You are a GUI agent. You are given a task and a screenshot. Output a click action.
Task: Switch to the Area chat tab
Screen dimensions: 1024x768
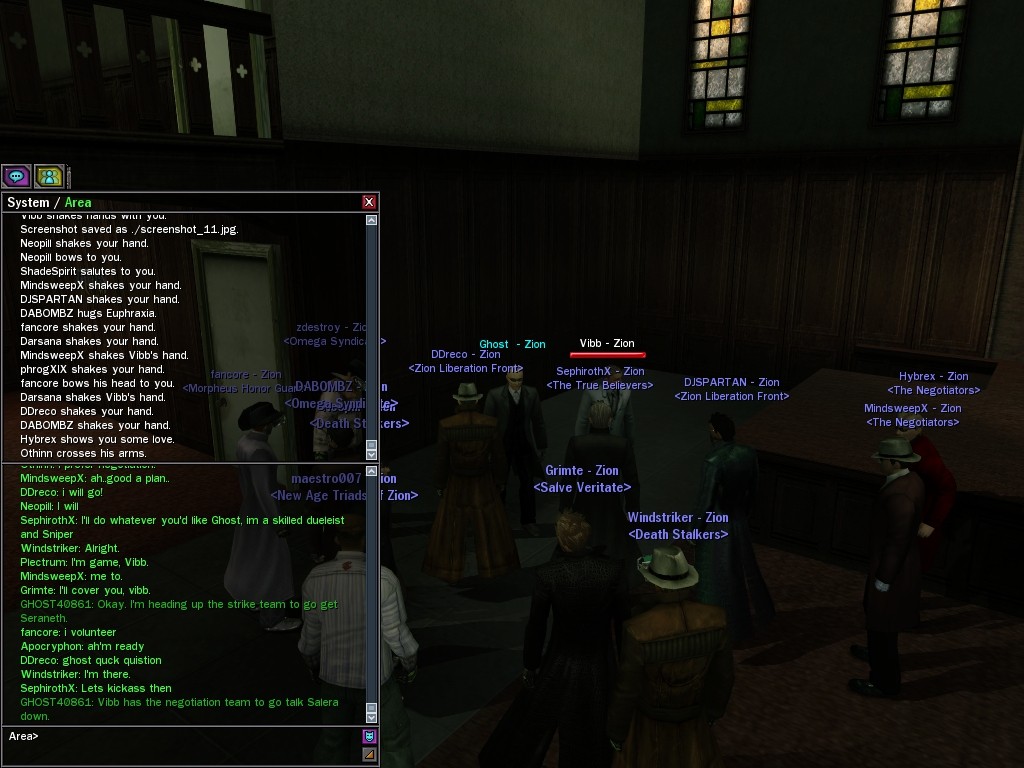tap(78, 202)
